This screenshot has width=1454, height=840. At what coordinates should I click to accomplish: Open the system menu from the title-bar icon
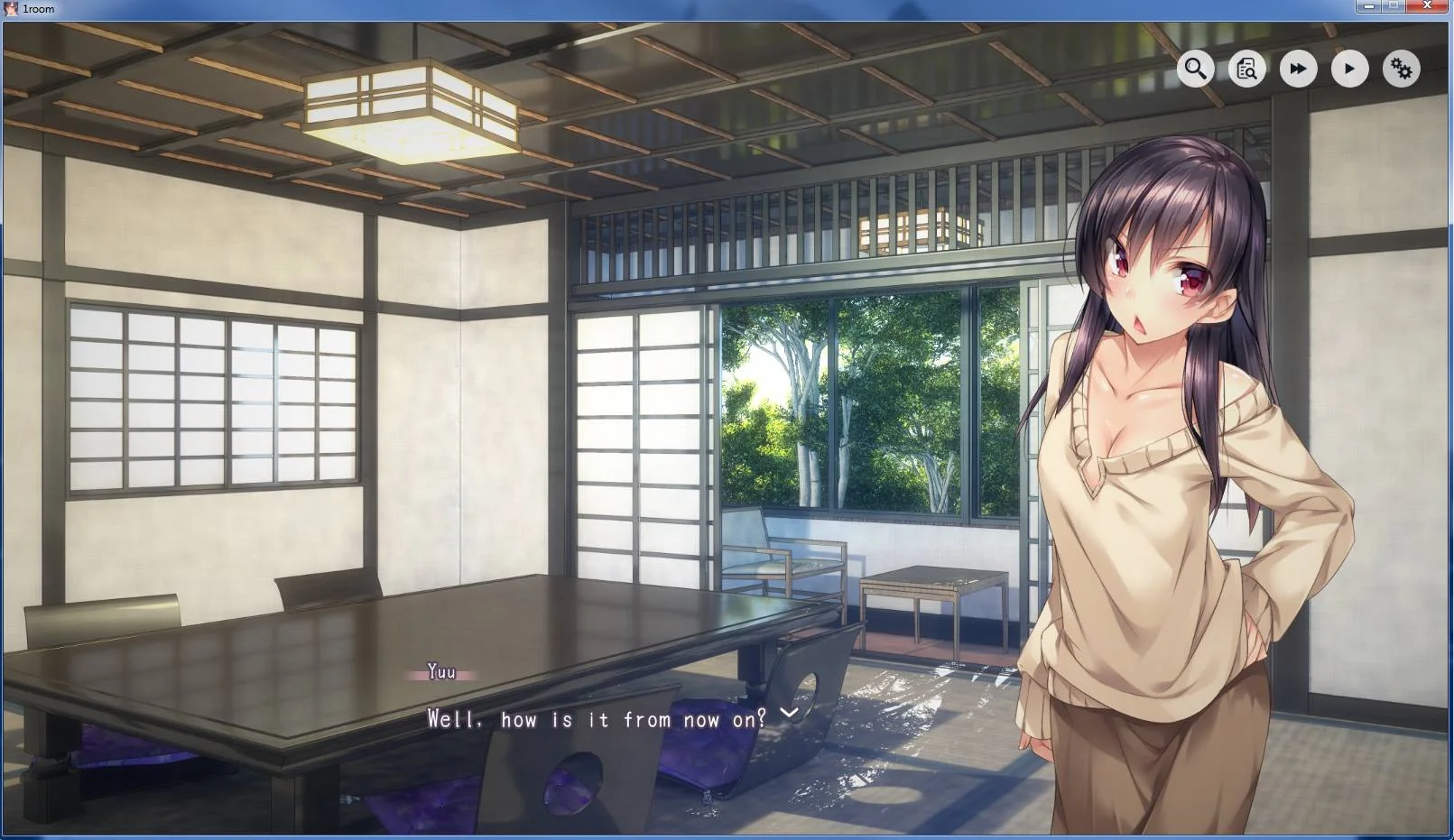9,8
